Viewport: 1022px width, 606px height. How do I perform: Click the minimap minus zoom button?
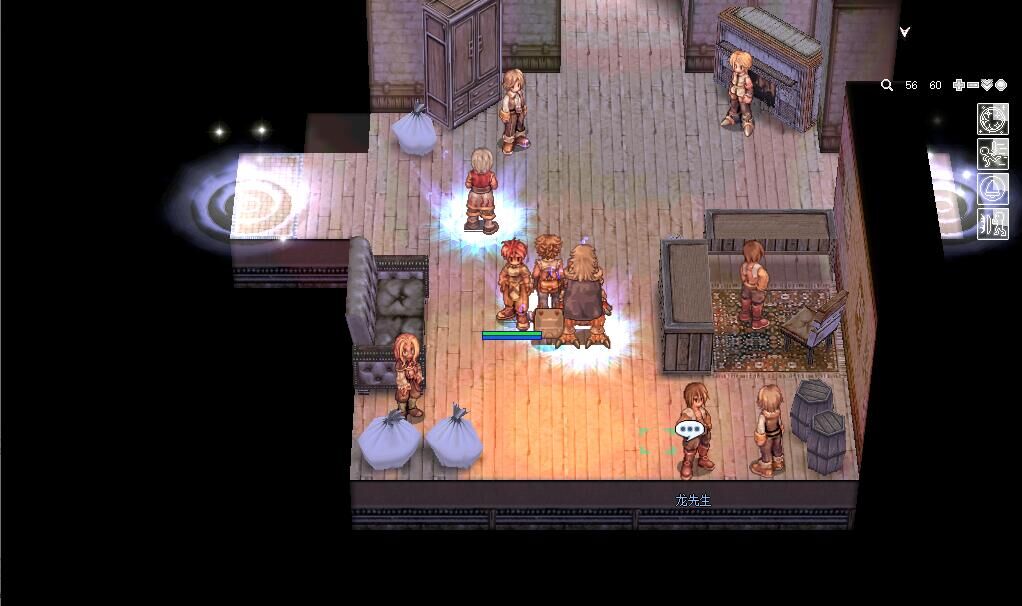pos(973,86)
